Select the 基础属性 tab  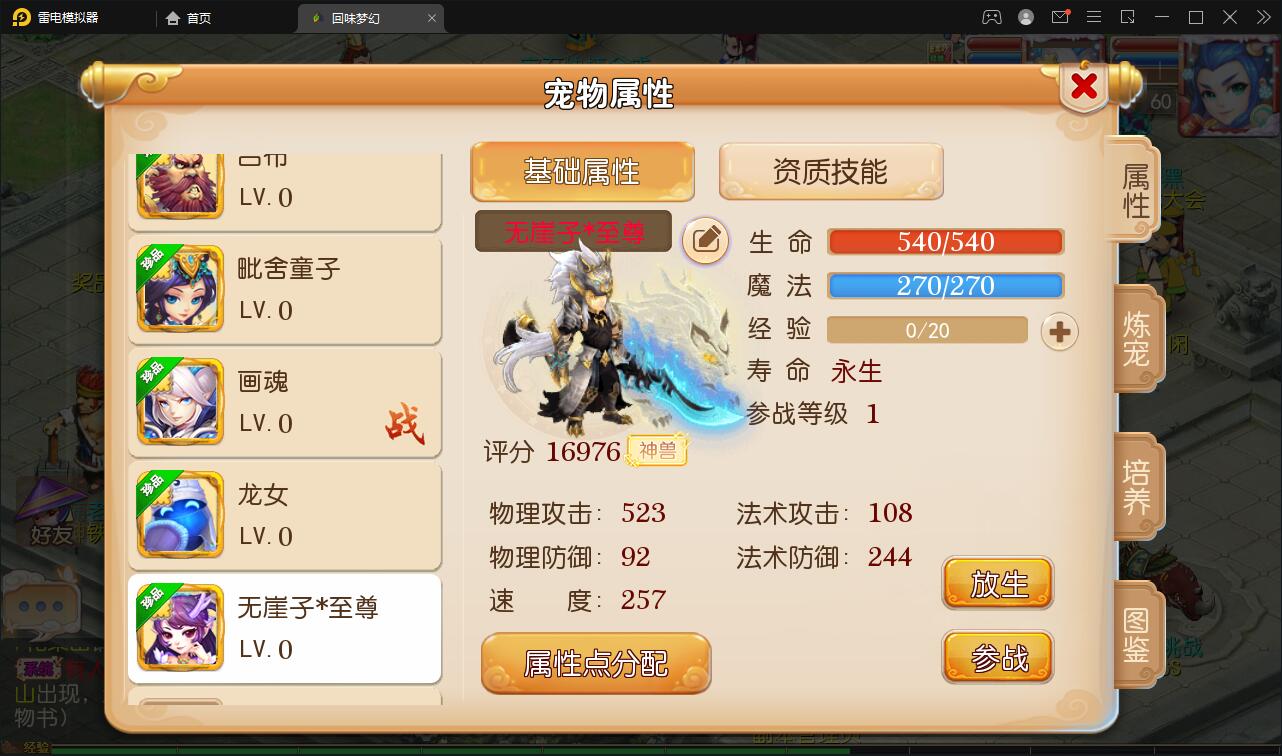point(582,170)
